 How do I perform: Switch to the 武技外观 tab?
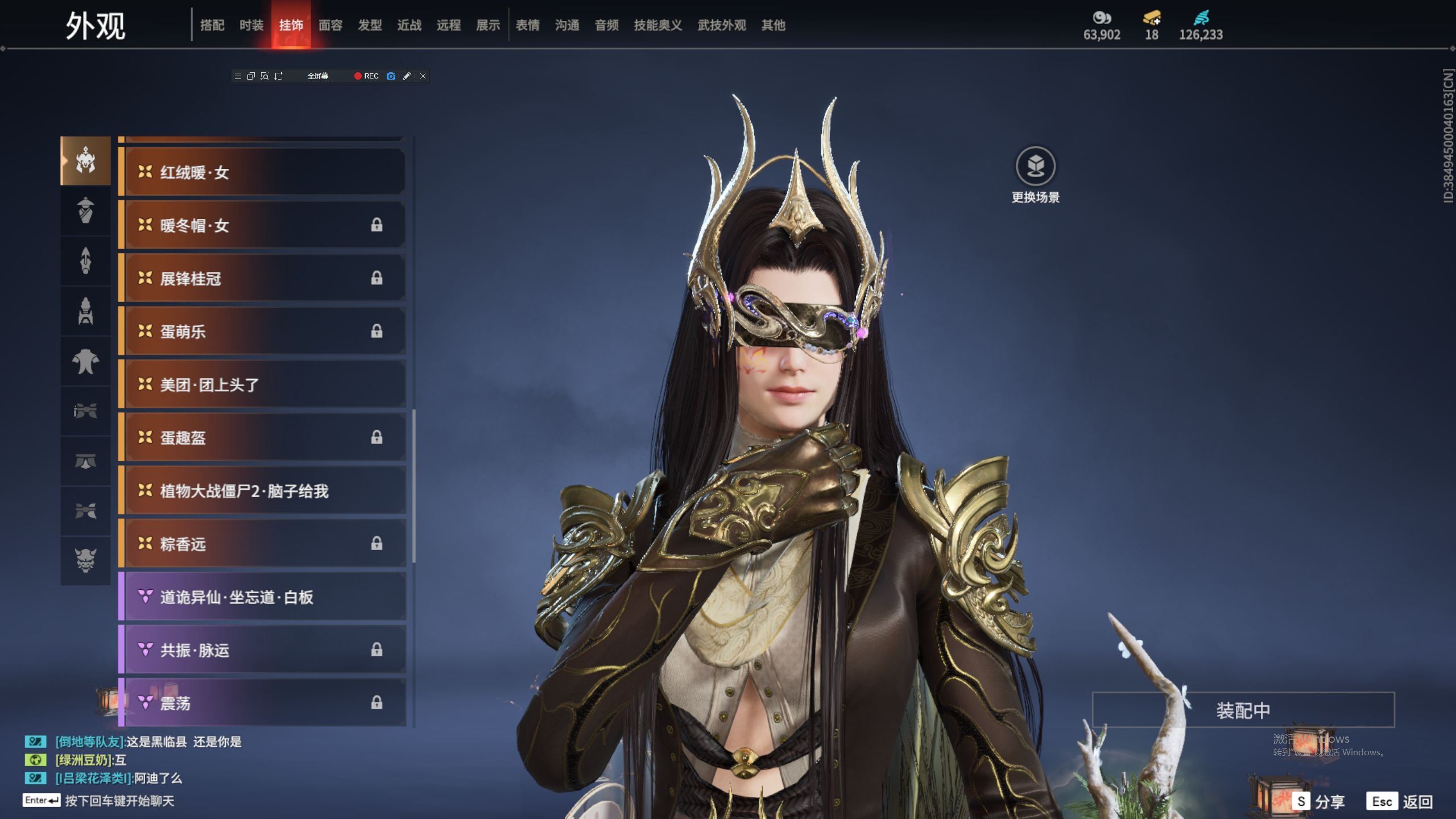721,25
